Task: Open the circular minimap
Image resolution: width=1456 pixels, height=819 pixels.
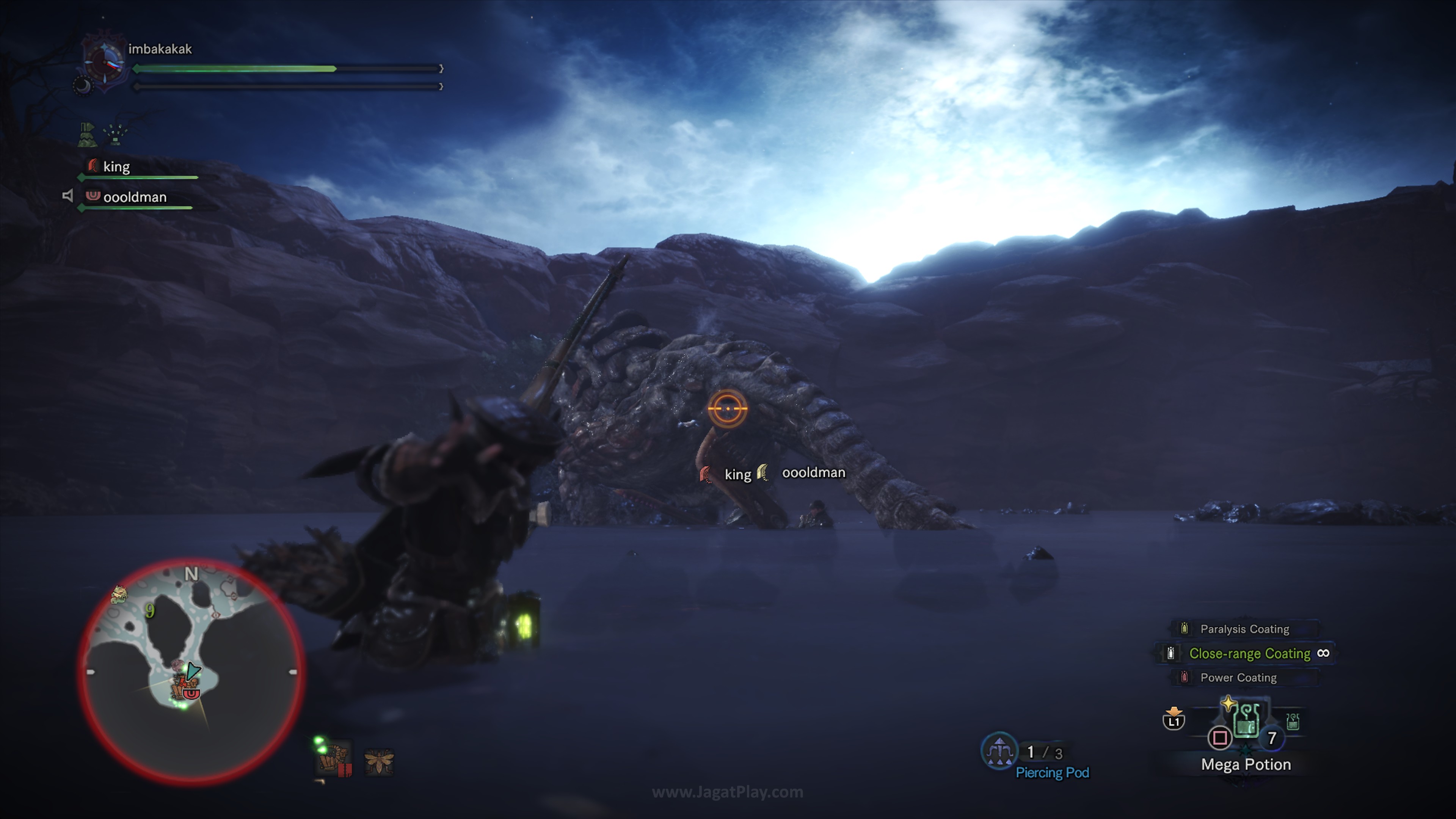Action: tap(191, 672)
